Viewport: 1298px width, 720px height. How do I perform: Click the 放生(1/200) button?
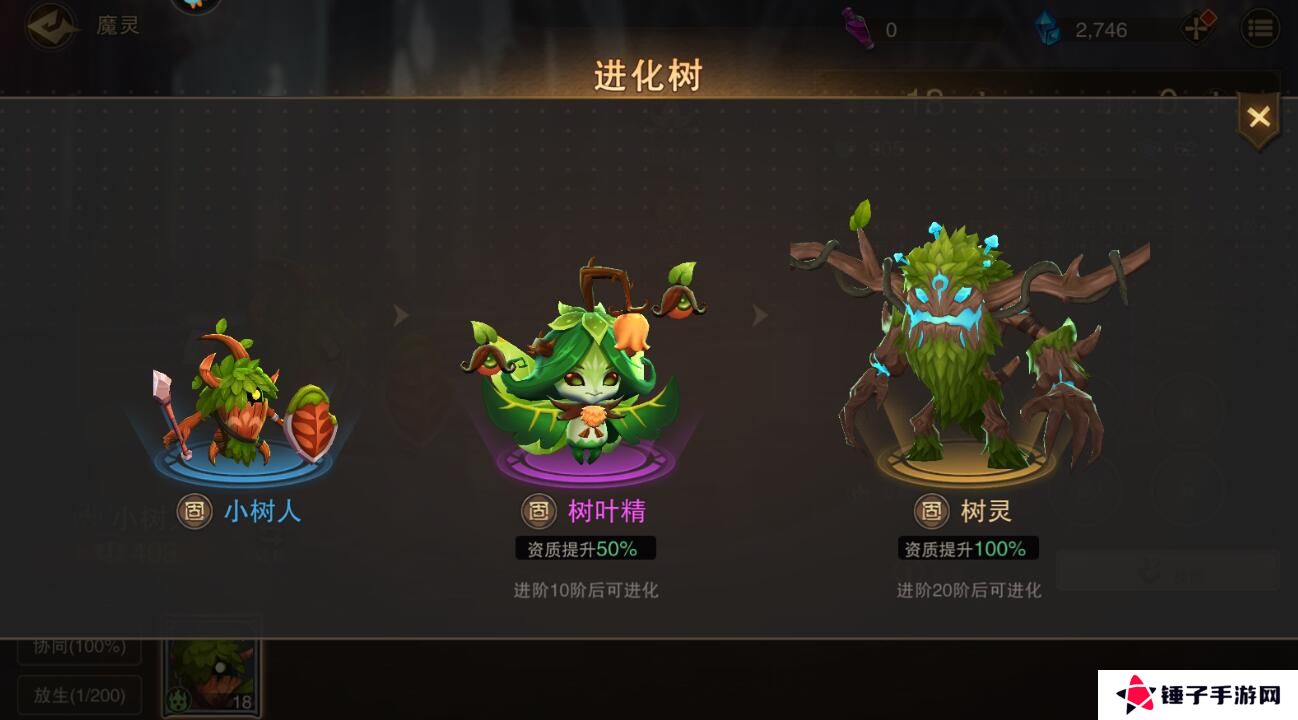click(x=78, y=695)
